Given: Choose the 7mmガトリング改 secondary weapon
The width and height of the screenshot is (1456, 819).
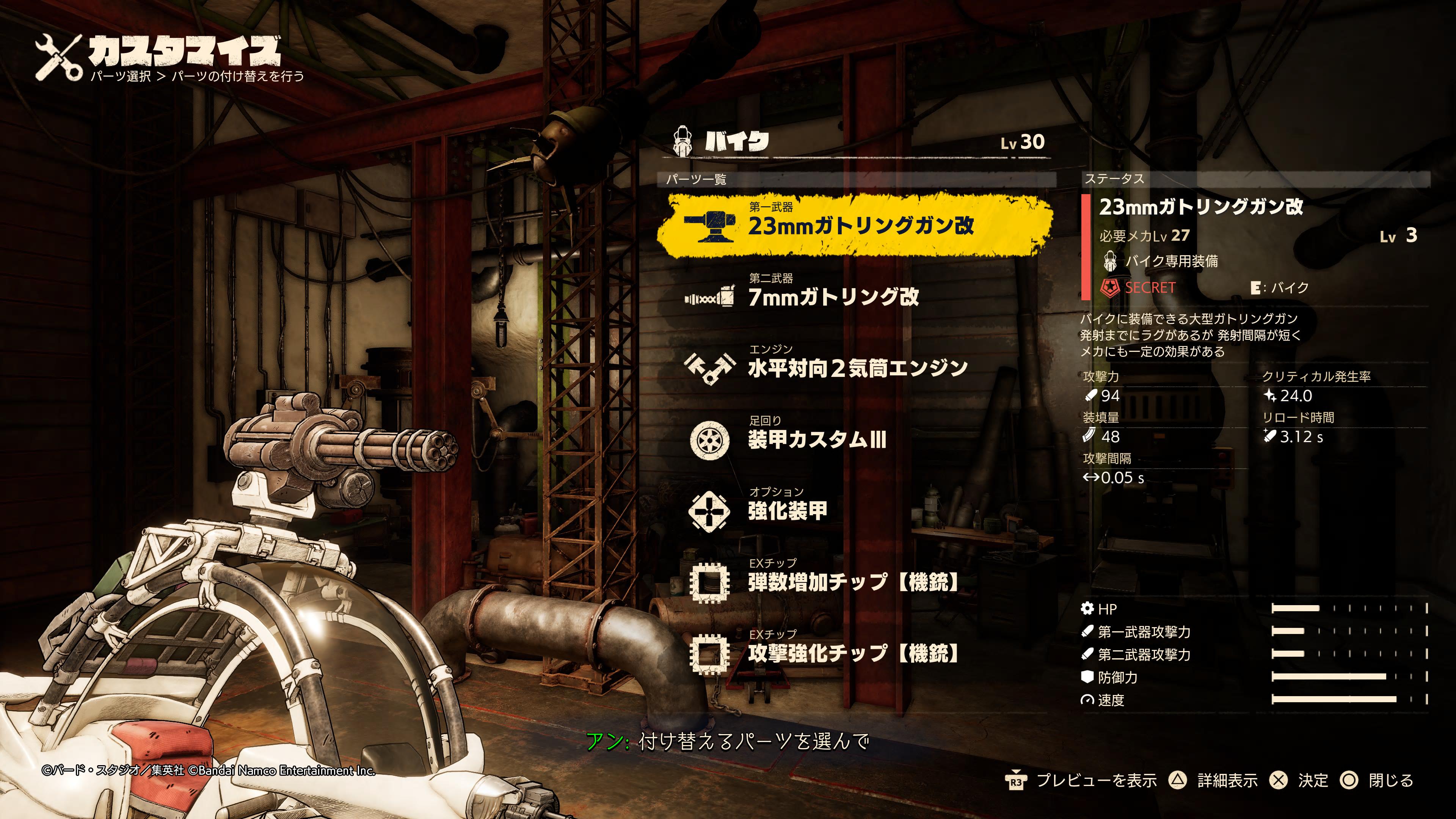Looking at the screenshot, I should (x=833, y=296).
